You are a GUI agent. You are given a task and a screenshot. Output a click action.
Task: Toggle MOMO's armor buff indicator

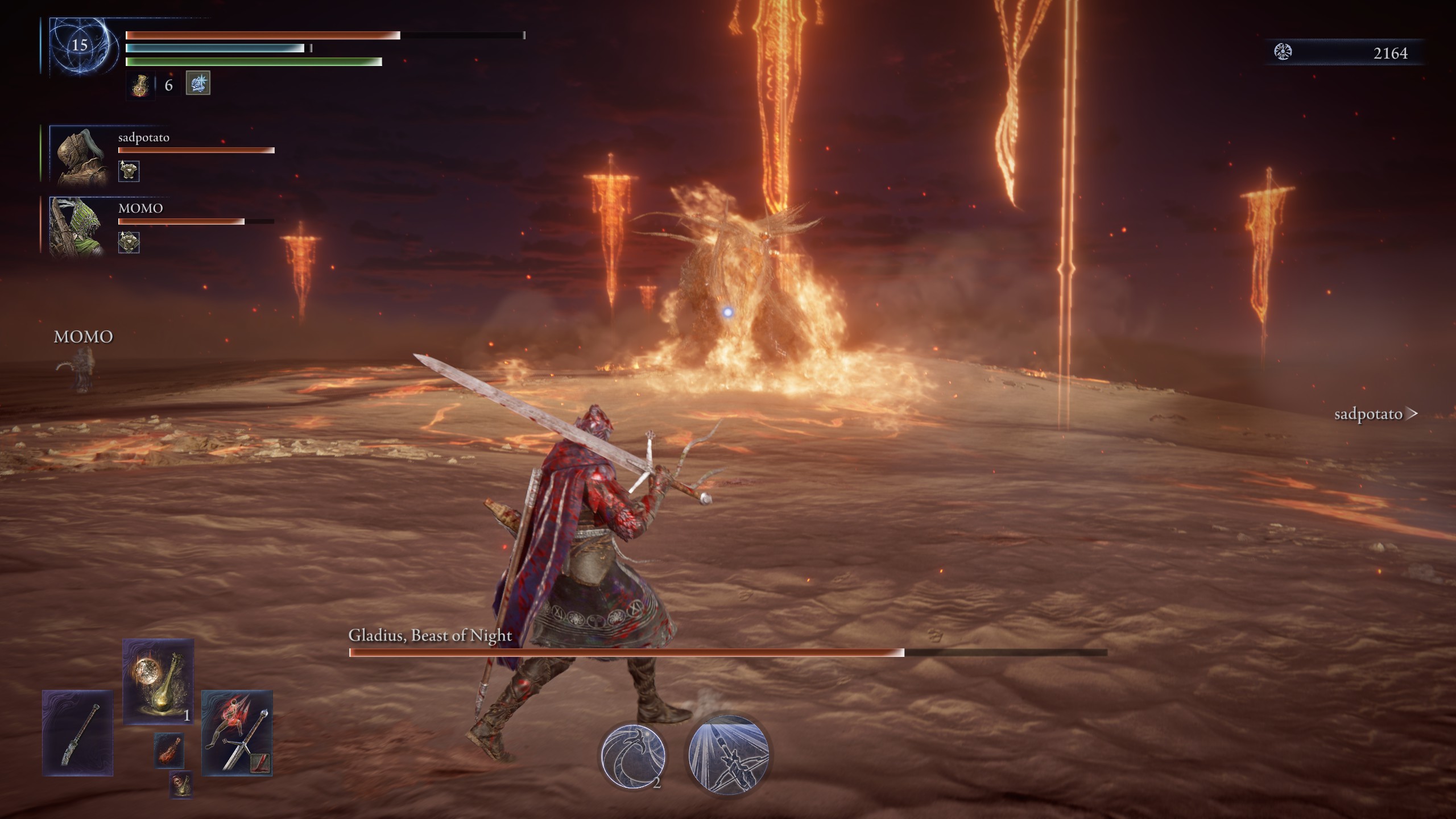pyautogui.click(x=130, y=242)
